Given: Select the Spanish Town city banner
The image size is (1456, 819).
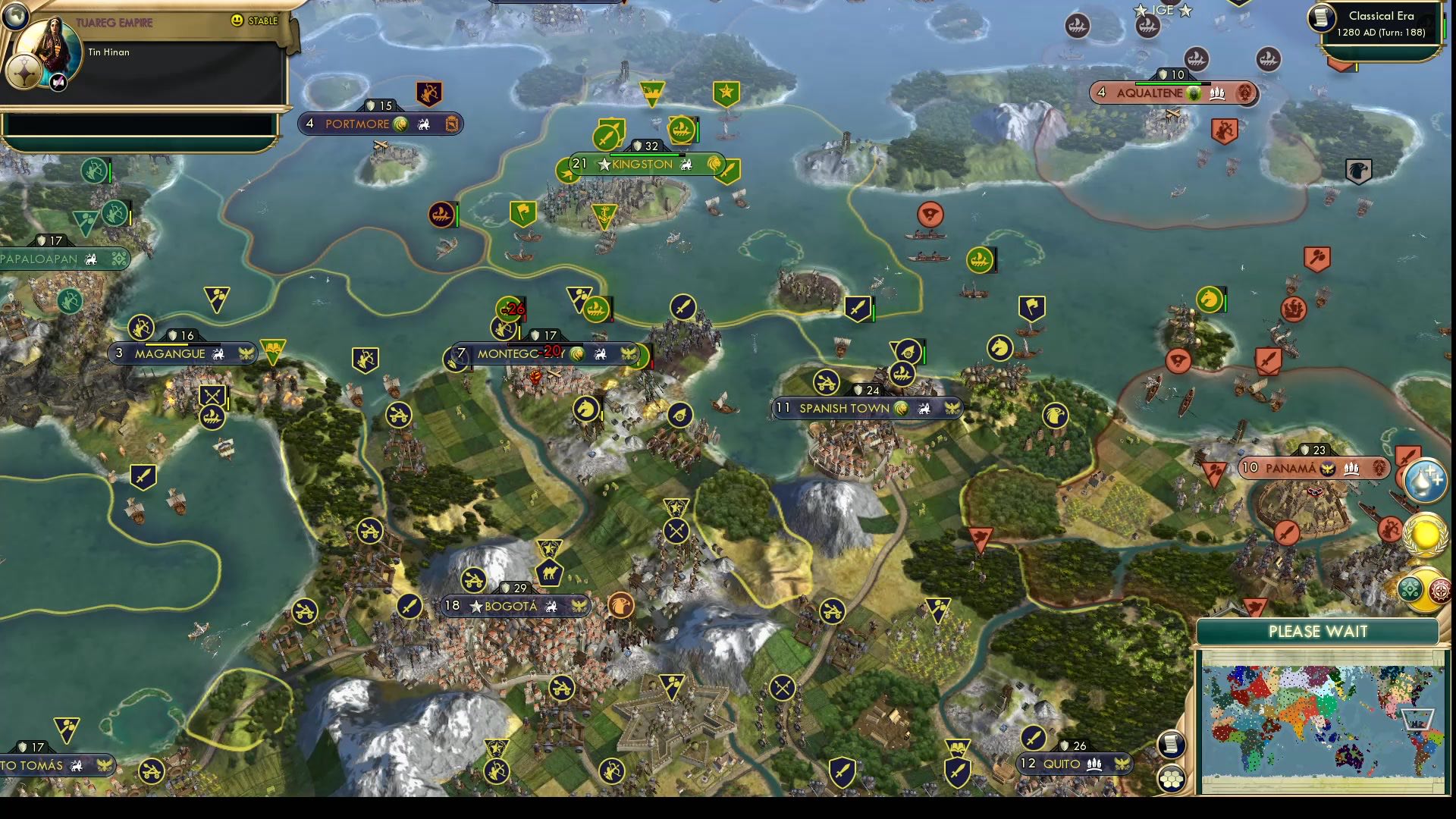Looking at the screenshot, I should (x=865, y=408).
